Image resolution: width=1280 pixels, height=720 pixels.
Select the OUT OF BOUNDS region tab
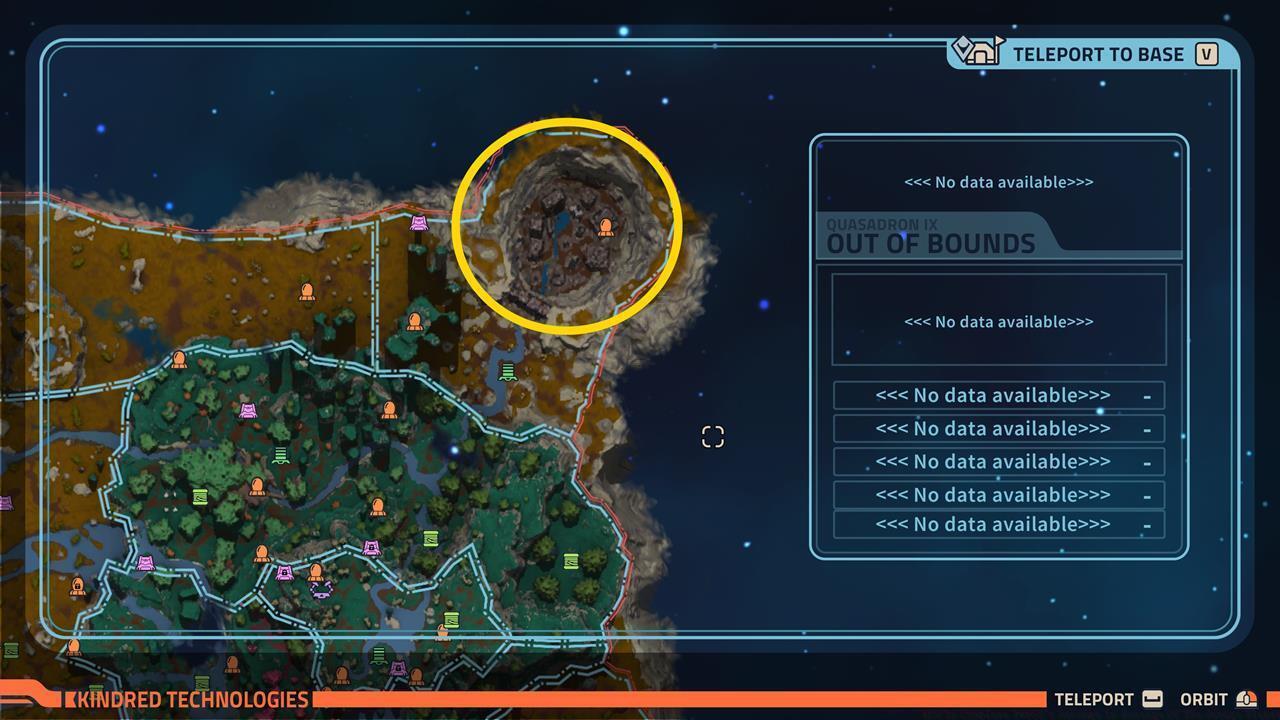(x=928, y=243)
